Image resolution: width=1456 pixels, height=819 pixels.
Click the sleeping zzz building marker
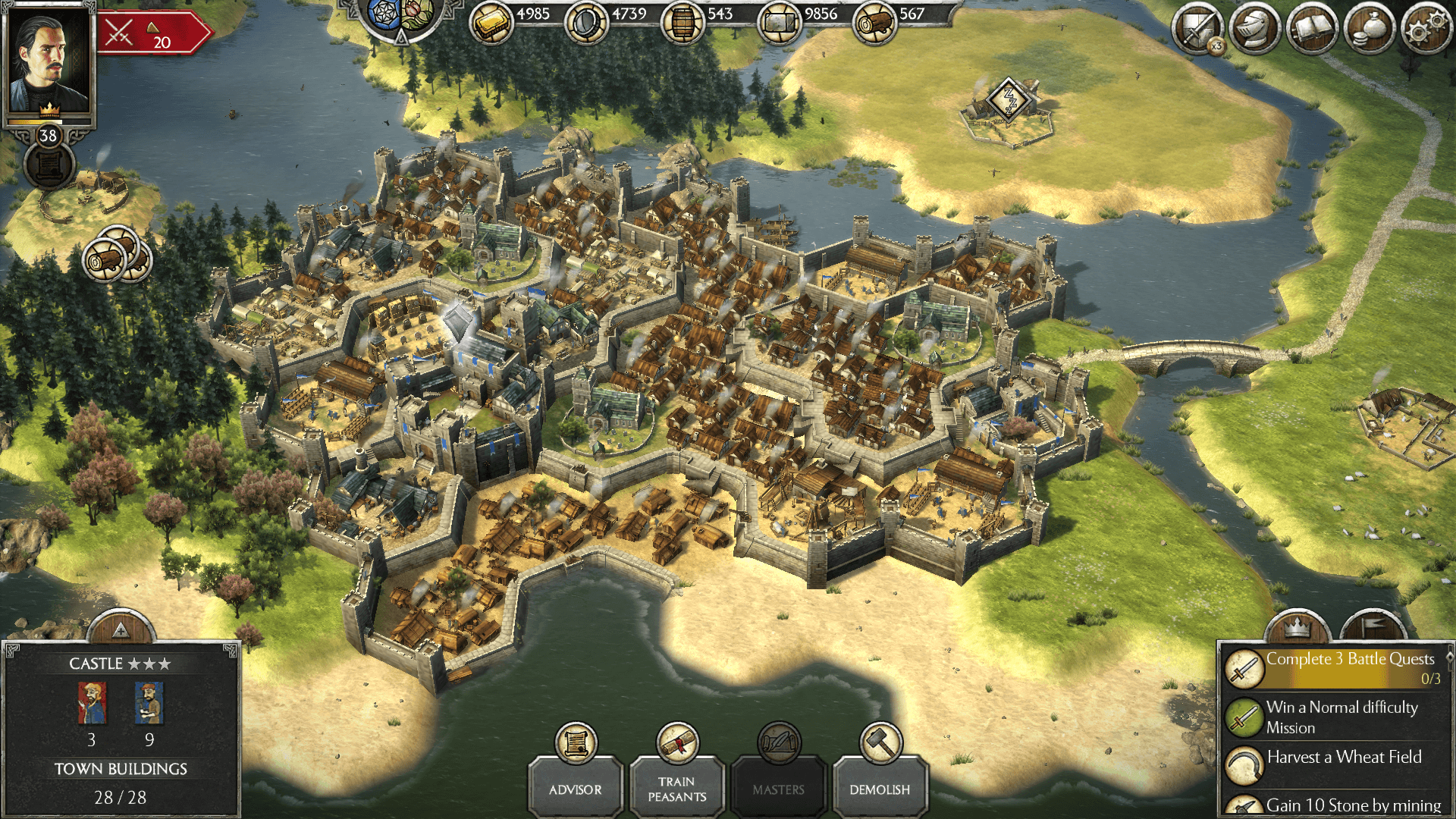pyautogui.click(x=1009, y=99)
